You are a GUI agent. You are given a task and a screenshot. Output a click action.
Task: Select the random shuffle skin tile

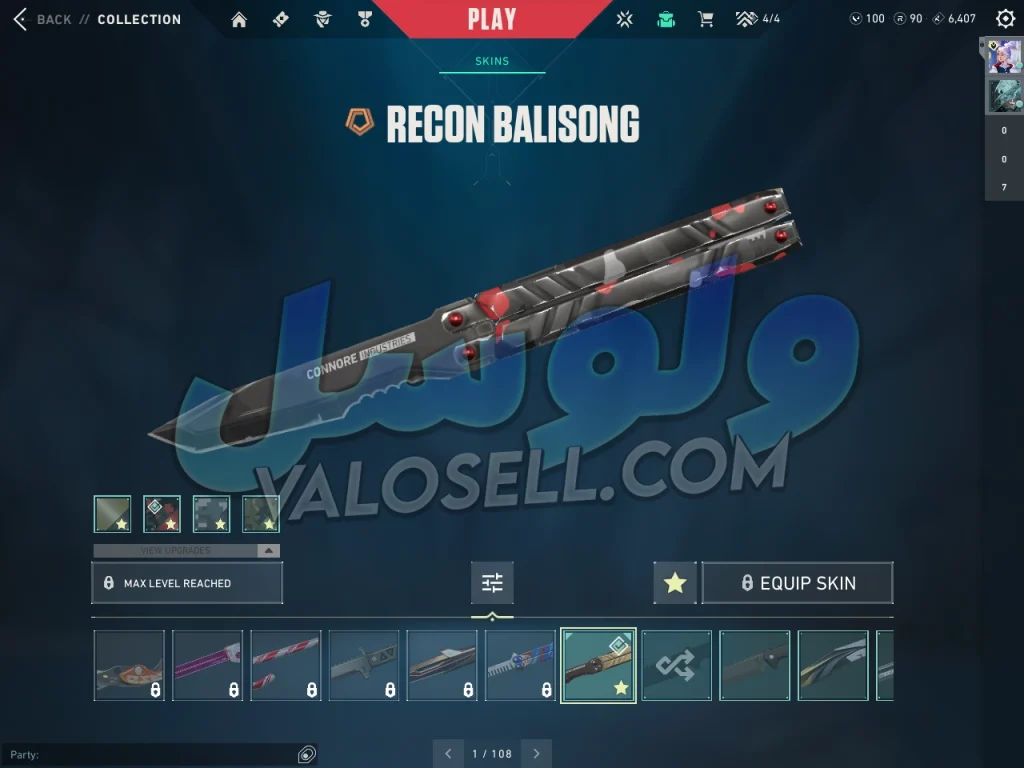click(677, 665)
